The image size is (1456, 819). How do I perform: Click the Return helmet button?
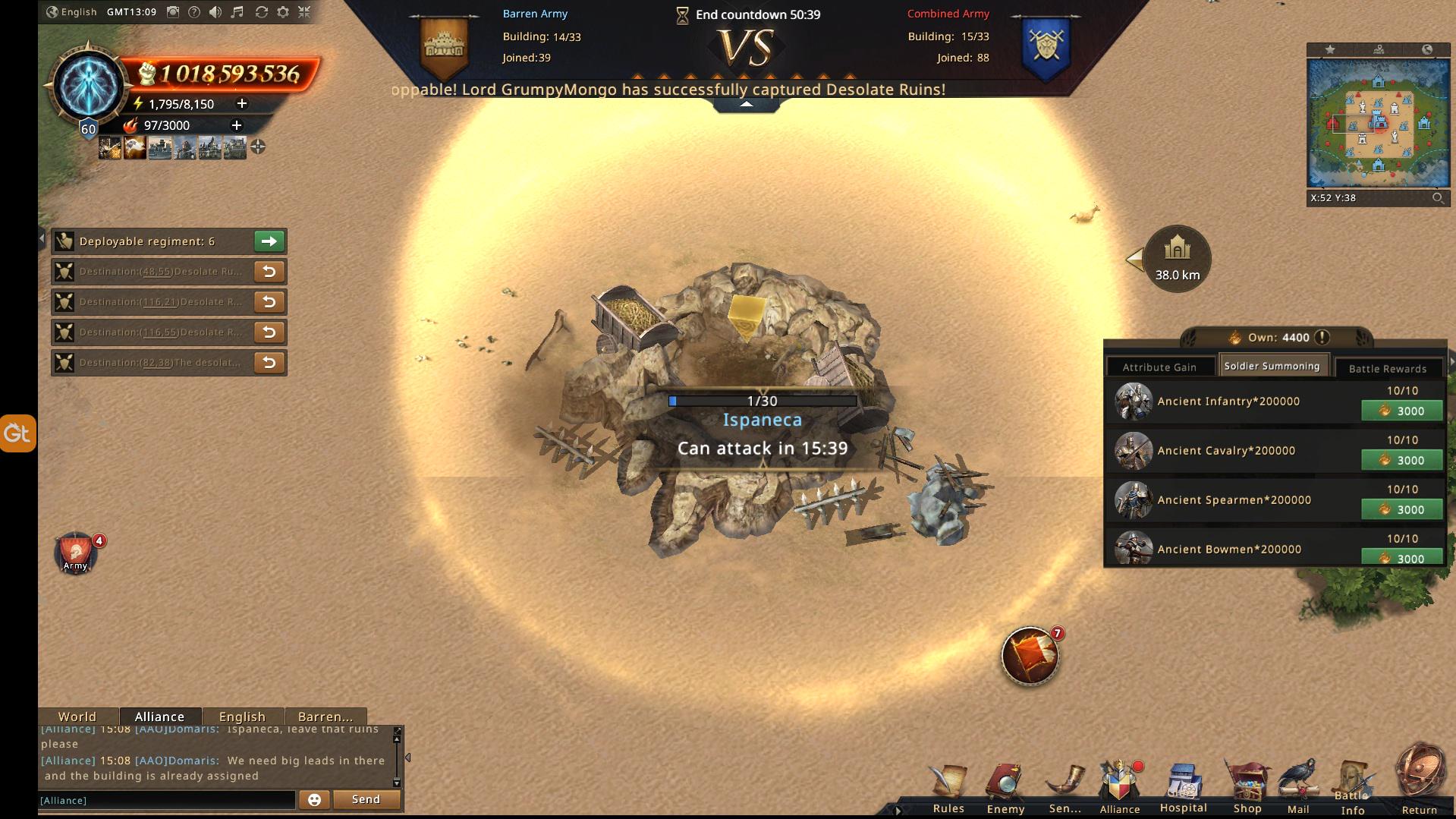pos(1420,780)
